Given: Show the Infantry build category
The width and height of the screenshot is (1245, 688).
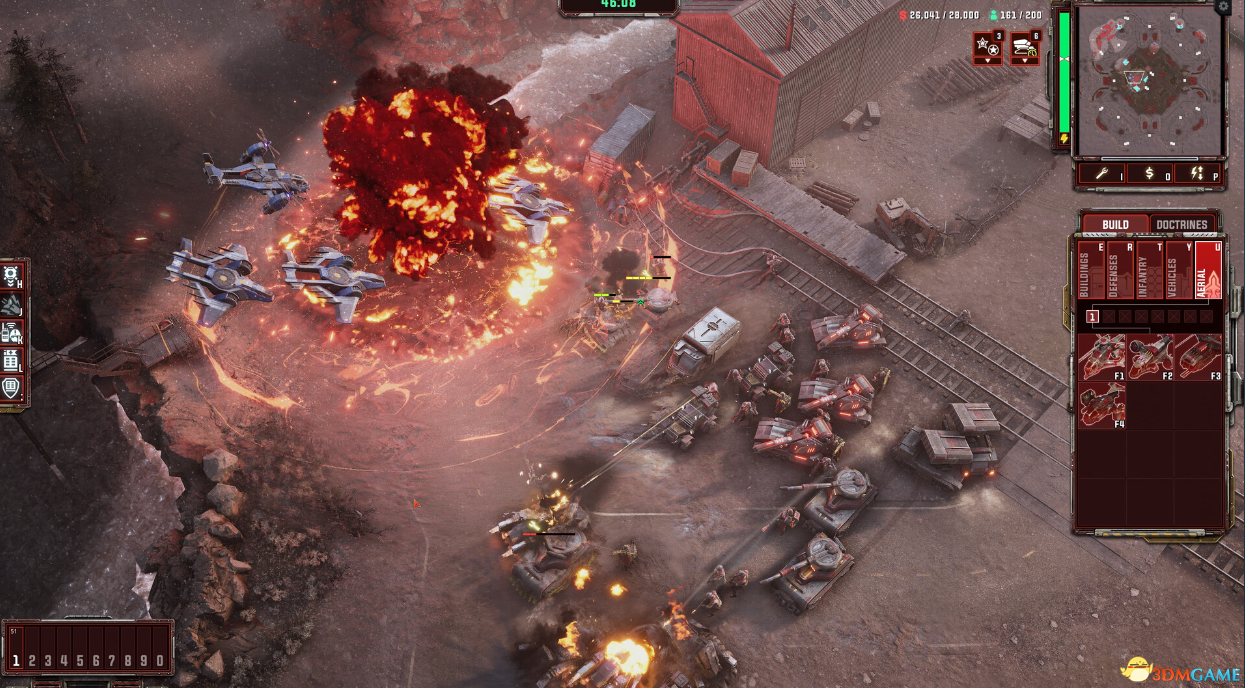Looking at the screenshot, I should (1150, 271).
